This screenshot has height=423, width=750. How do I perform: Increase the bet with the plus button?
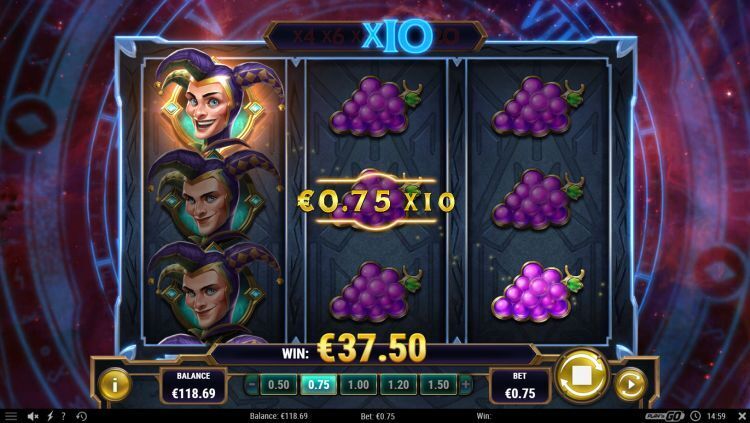[465, 384]
